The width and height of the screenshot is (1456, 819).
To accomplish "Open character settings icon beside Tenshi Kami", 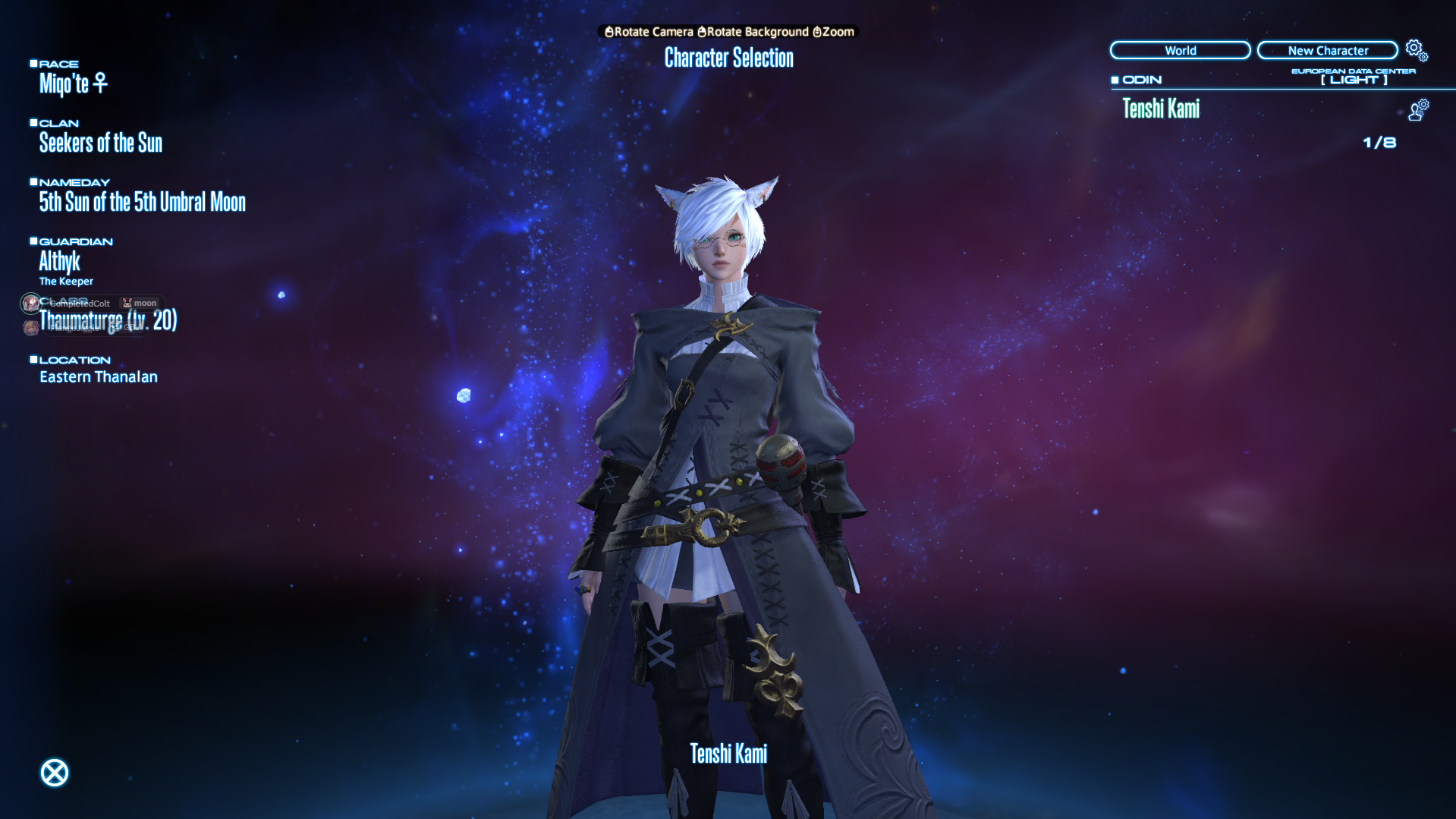I will click(1418, 109).
